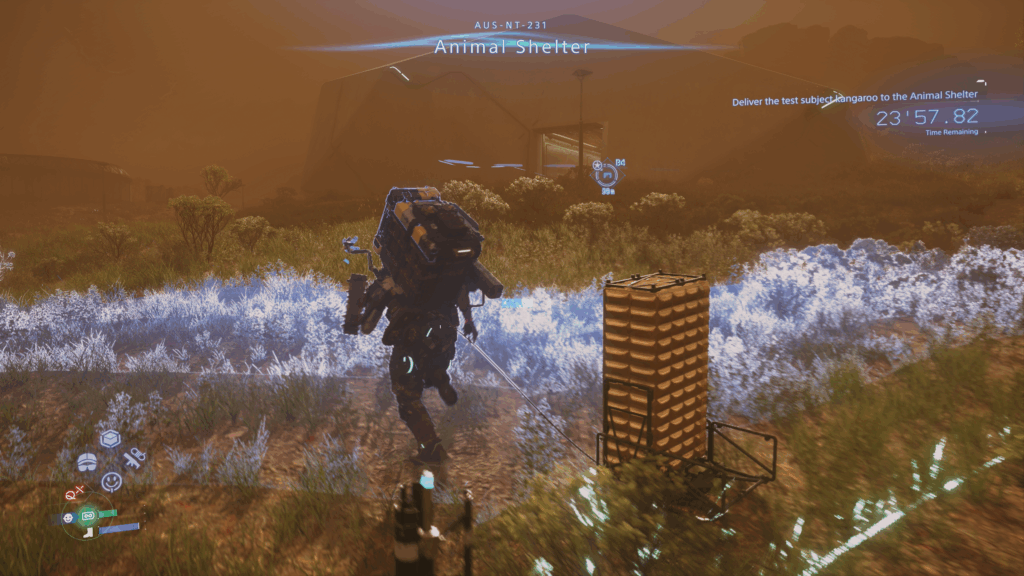Screen dimensions: 1024x576
Task: Select the white boot icon
Action: 88,532
